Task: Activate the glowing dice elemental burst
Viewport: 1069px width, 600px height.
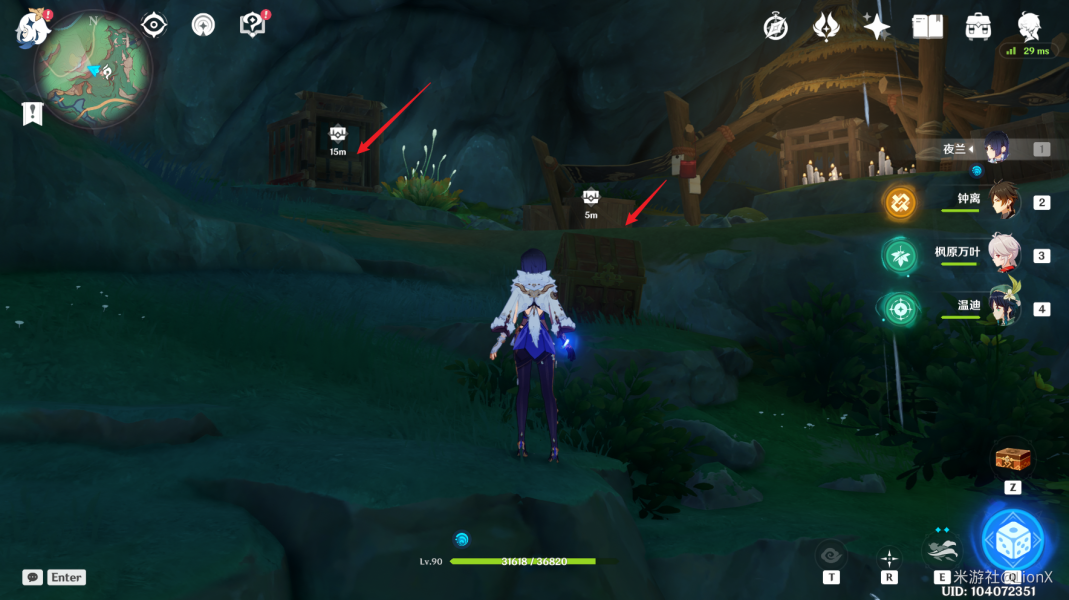Action: [x=1012, y=541]
